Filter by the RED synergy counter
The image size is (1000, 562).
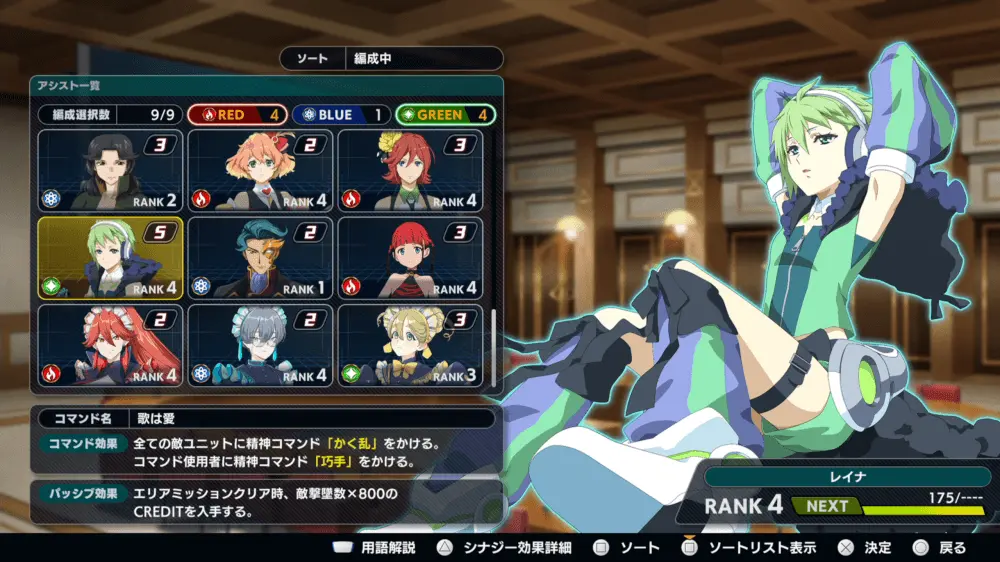pyautogui.click(x=237, y=115)
